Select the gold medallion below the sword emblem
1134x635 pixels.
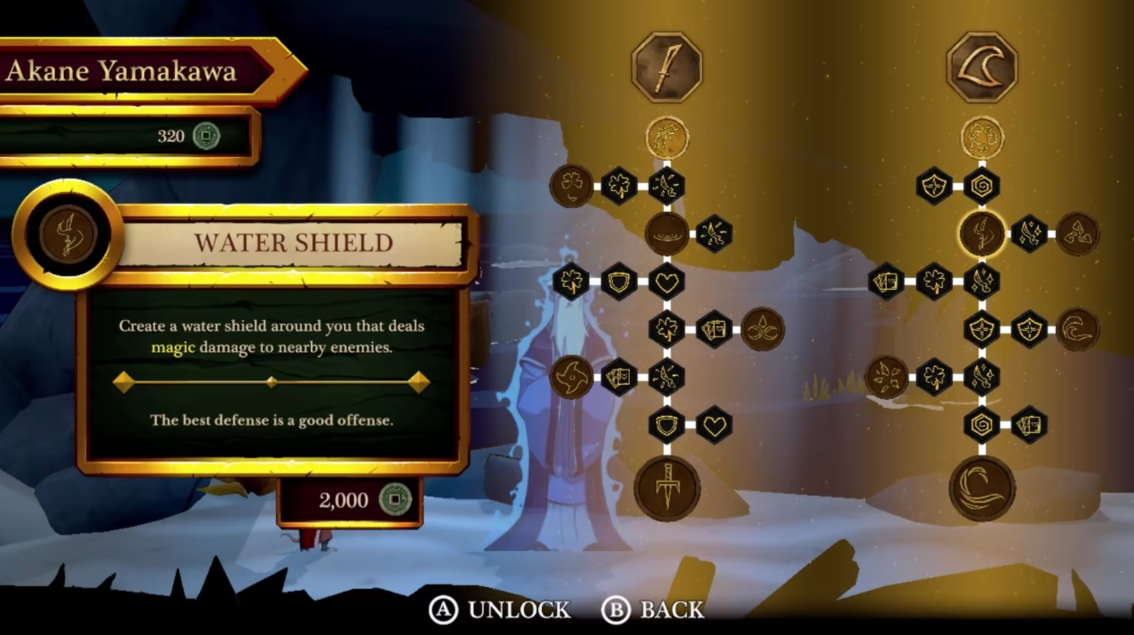[x=667, y=137]
